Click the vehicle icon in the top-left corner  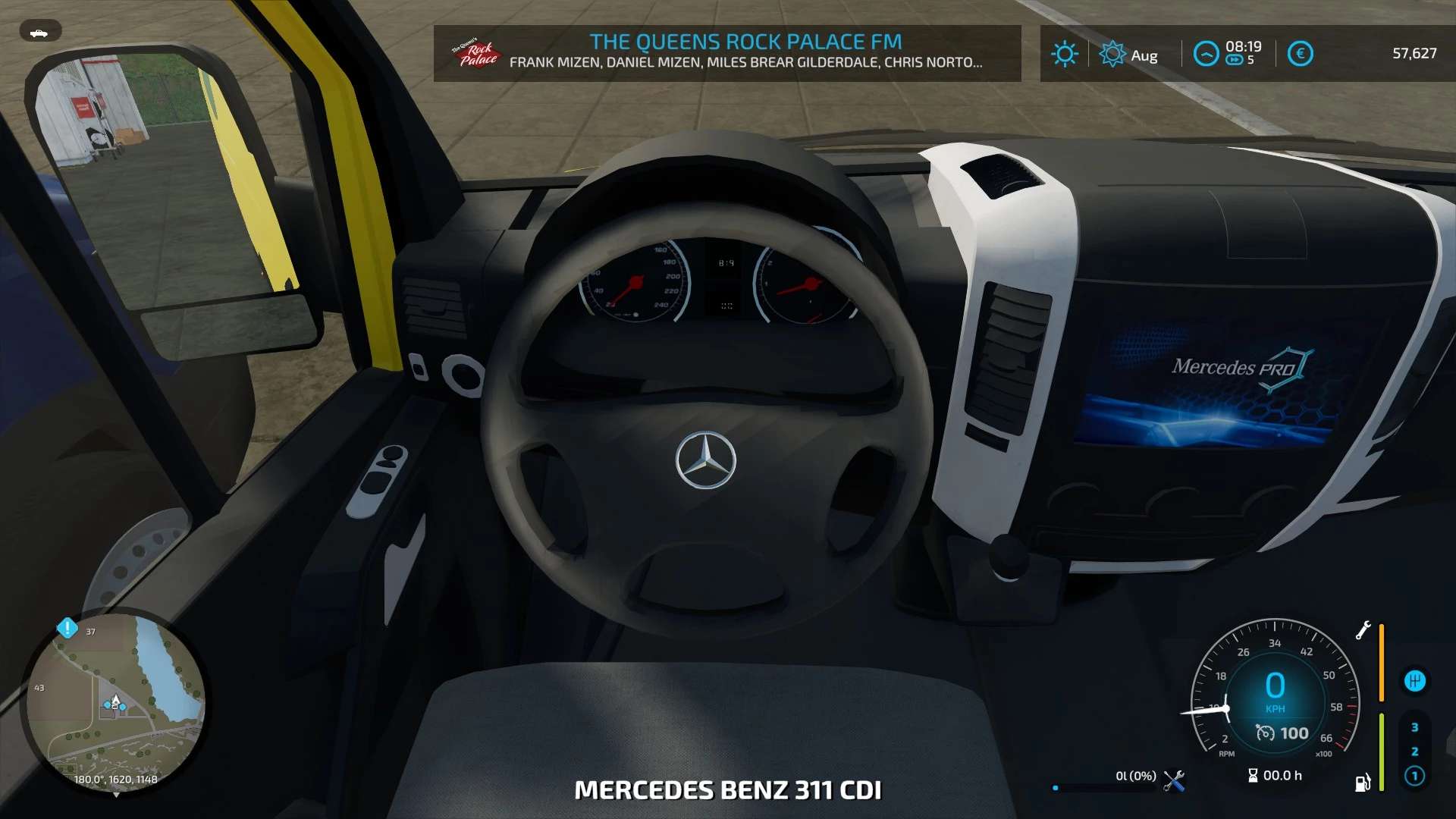click(39, 32)
